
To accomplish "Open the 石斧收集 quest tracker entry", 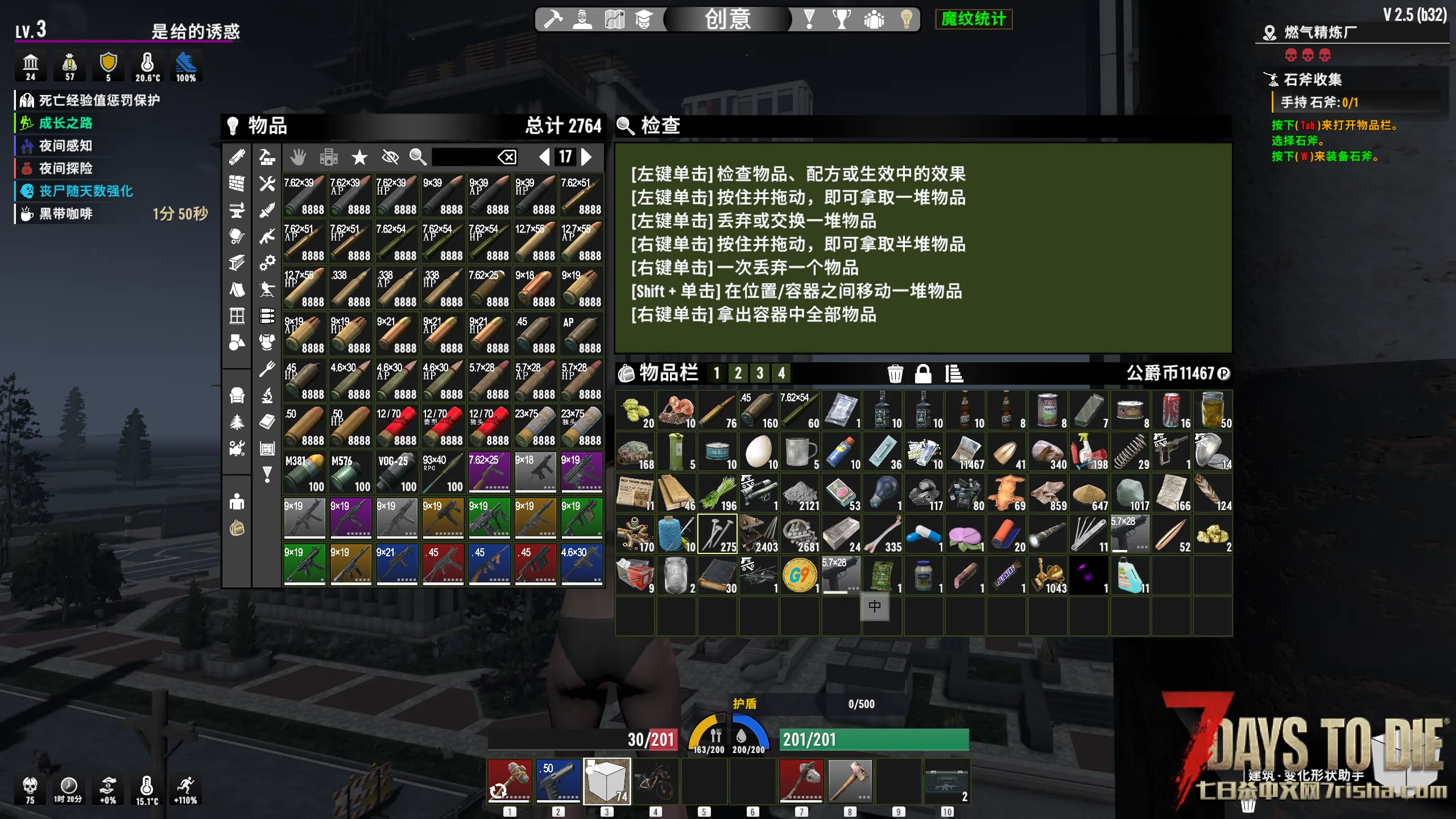I will click(x=1312, y=80).
